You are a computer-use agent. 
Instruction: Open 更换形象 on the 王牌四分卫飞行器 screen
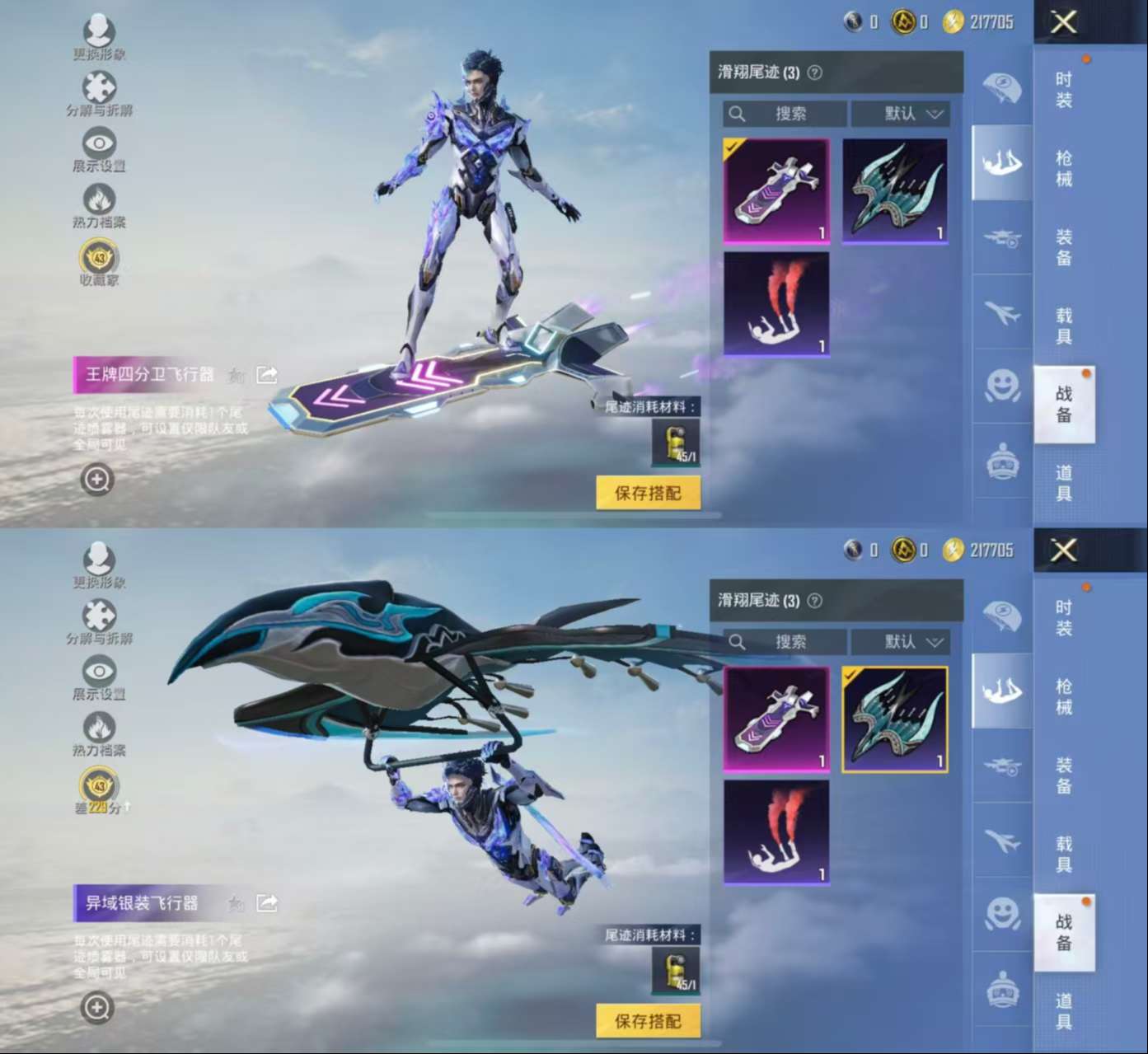tap(99, 35)
